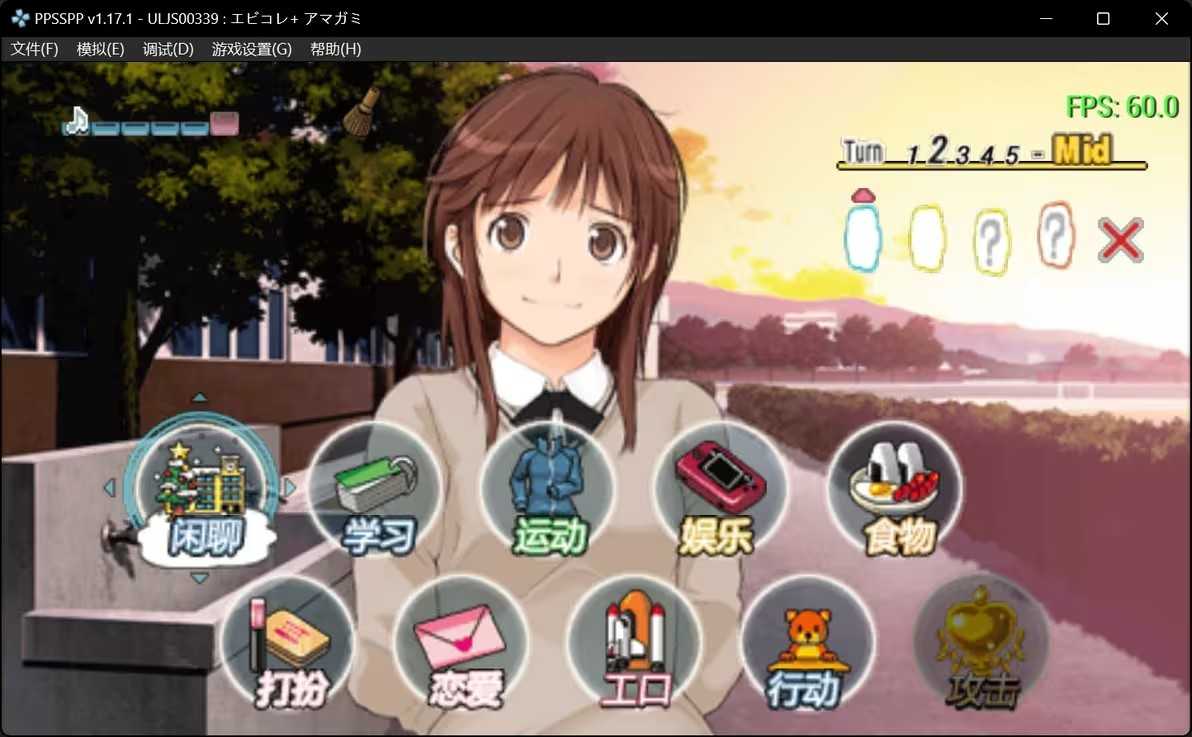Screen dimensions: 1192x737
Task: Choose the 学习 study topic
Action: pos(375,492)
